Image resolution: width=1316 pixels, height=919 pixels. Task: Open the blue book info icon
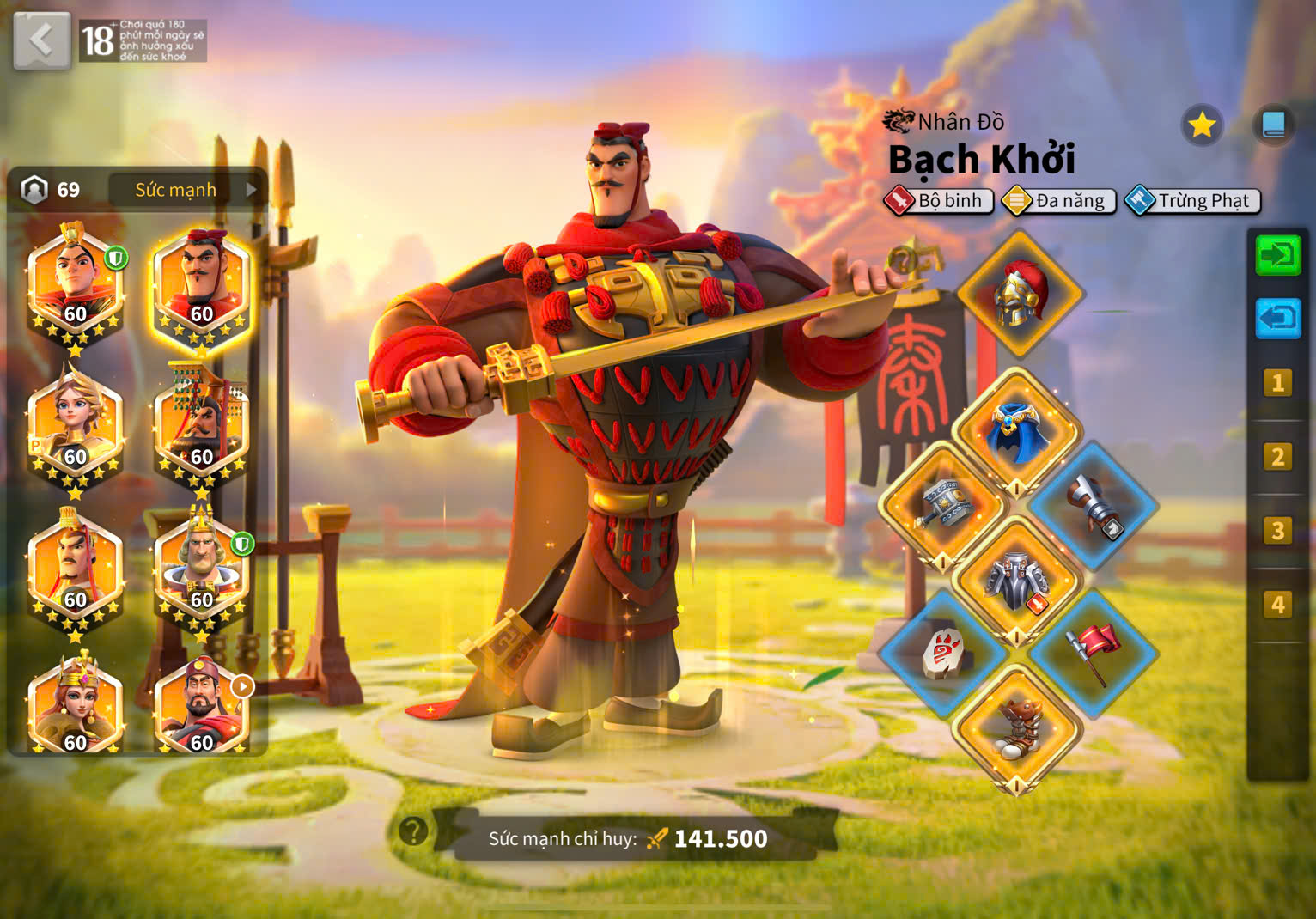[x=1273, y=125]
